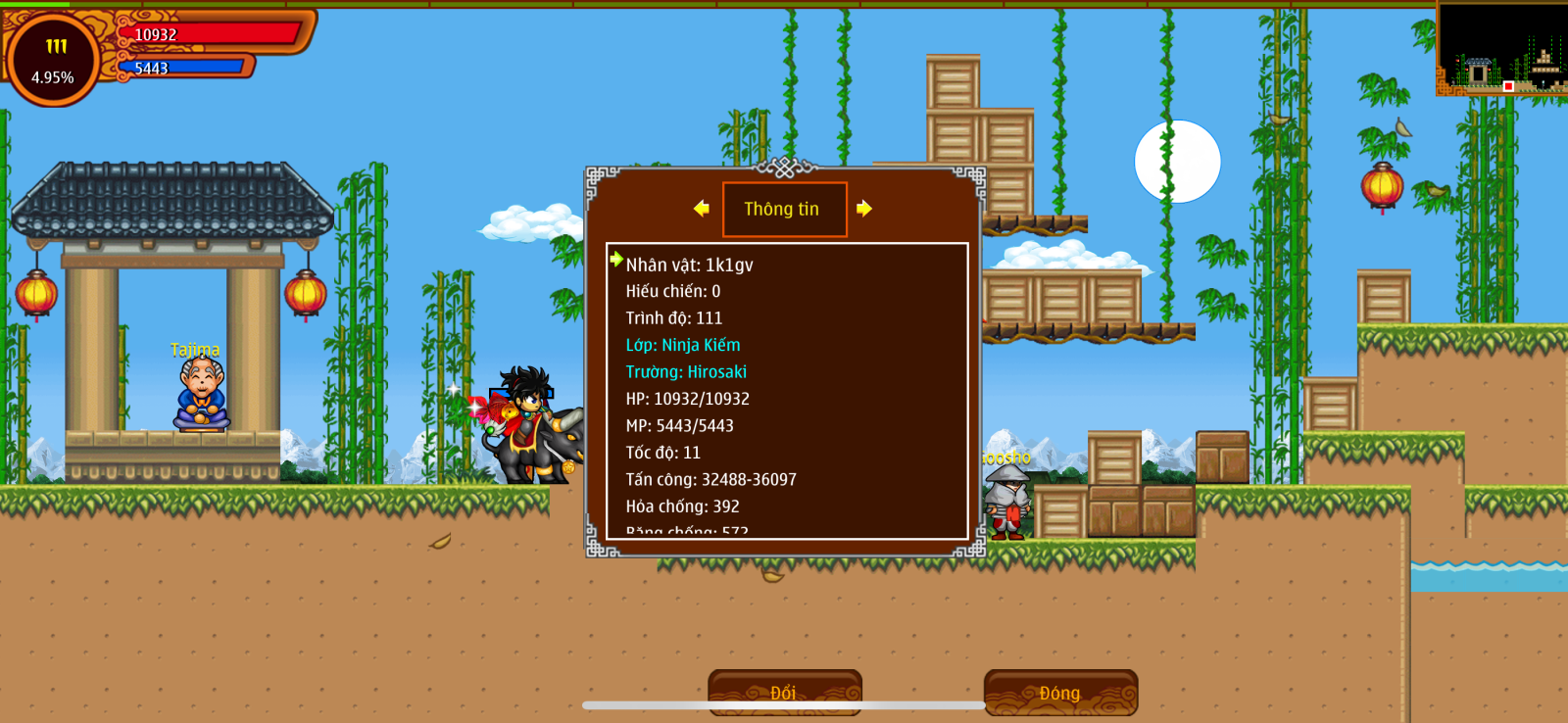The width and height of the screenshot is (1568, 723).
Task: Select the Thông tin tab
Action: coord(784,209)
